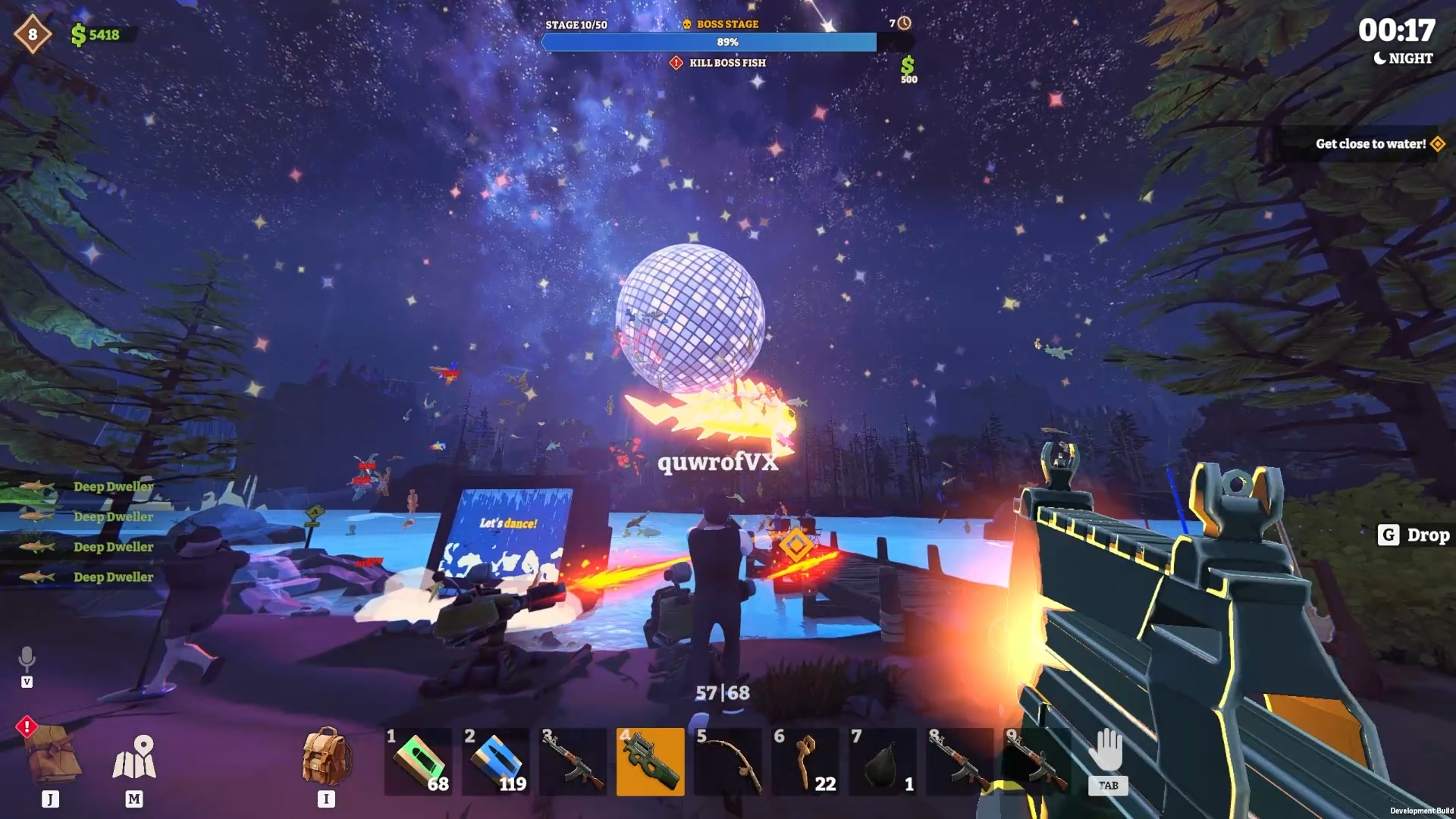Viewport: 1456px width, 819px height.
Task: Open the map icon
Action: (134, 758)
